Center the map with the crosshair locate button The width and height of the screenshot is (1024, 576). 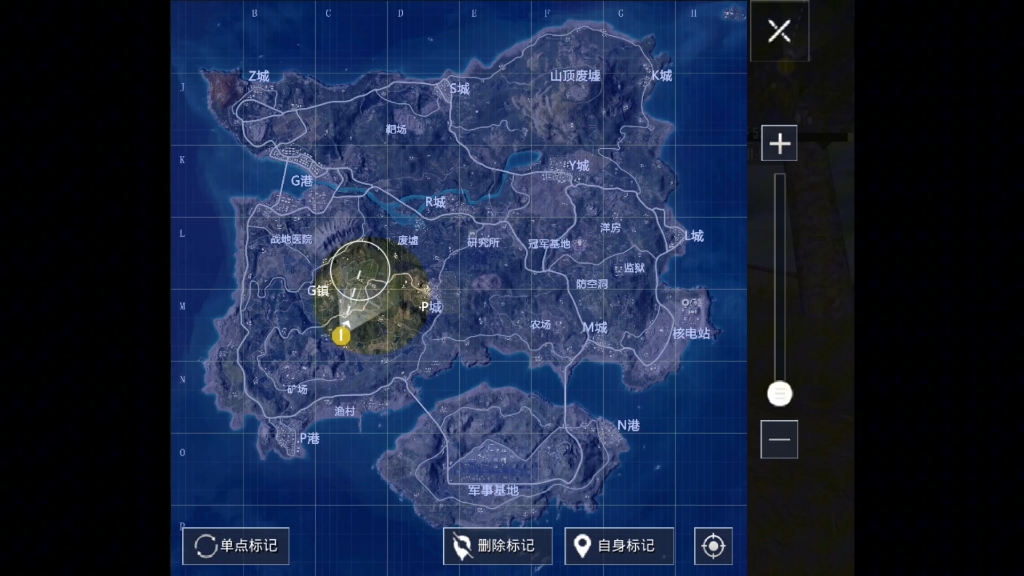click(x=713, y=546)
